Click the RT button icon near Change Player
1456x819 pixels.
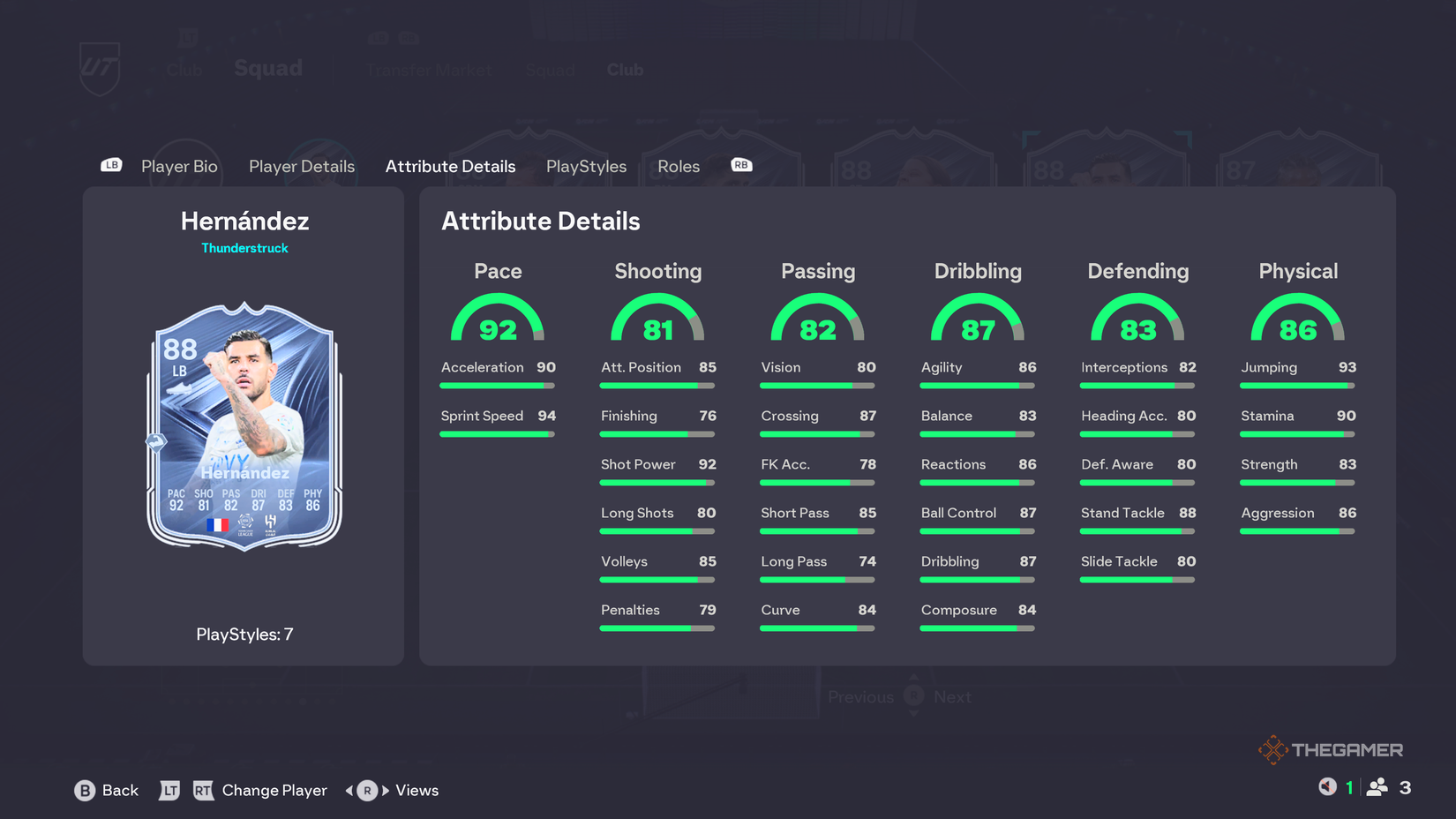click(x=204, y=791)
